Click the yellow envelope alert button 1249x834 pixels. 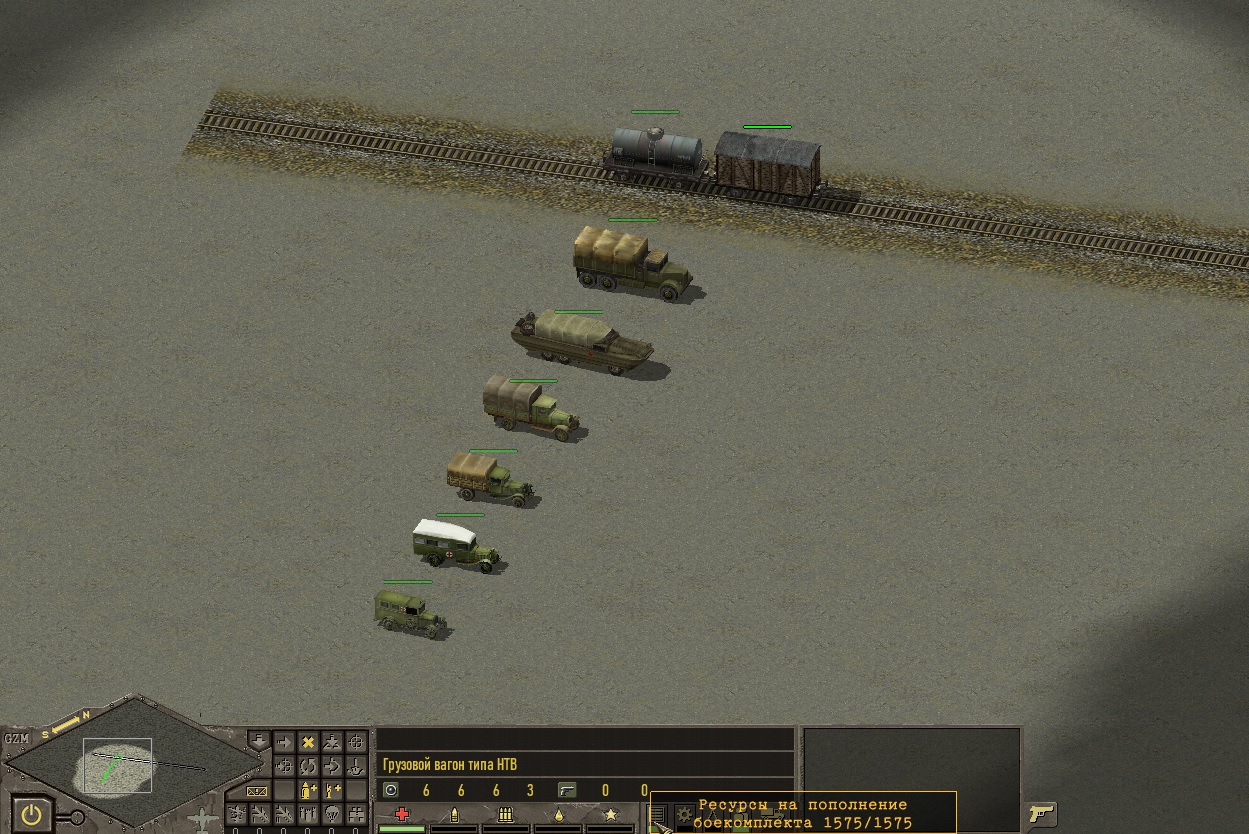click(258, 791)
